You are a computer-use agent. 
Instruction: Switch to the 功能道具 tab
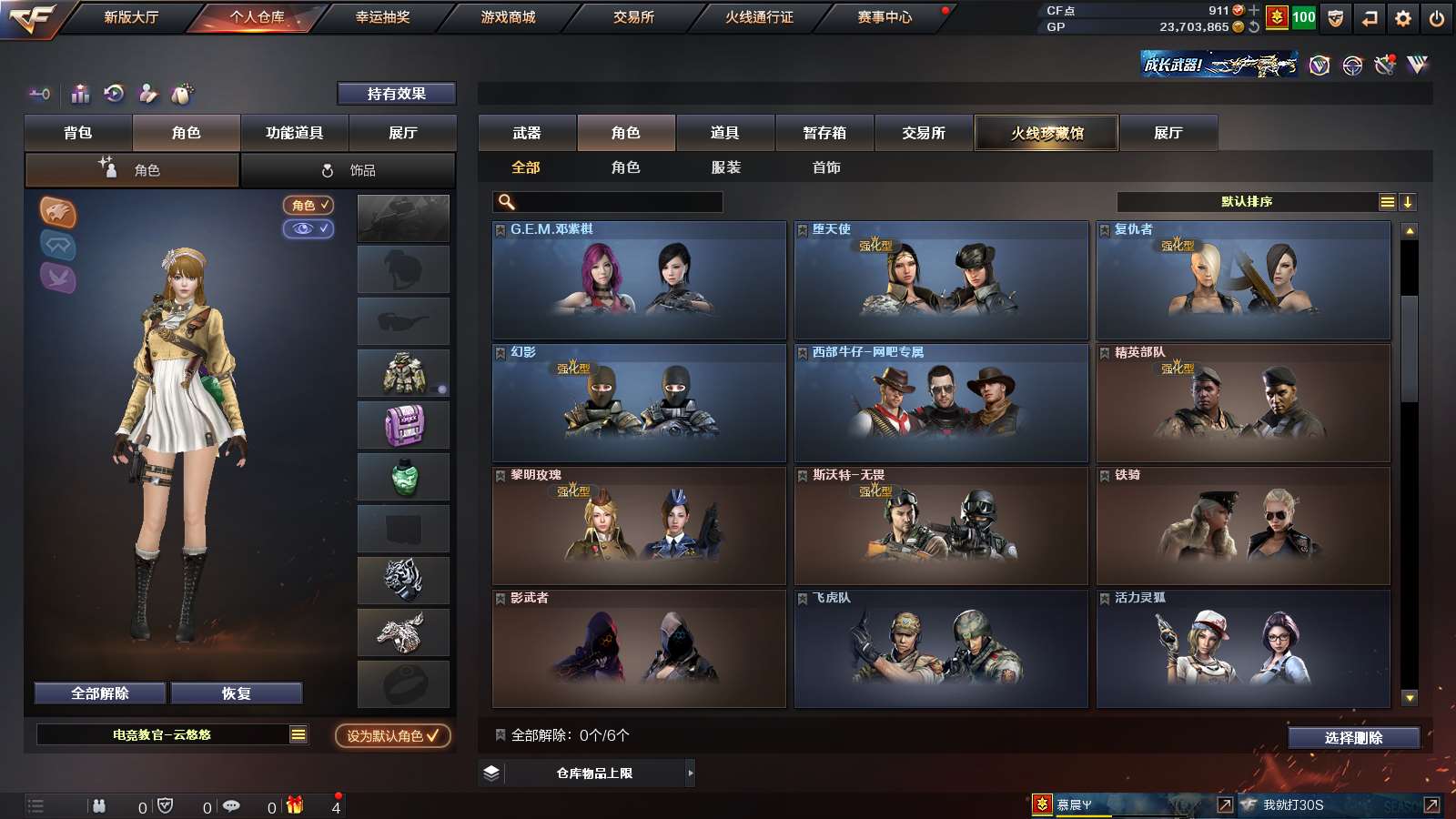tap(294, 133)
